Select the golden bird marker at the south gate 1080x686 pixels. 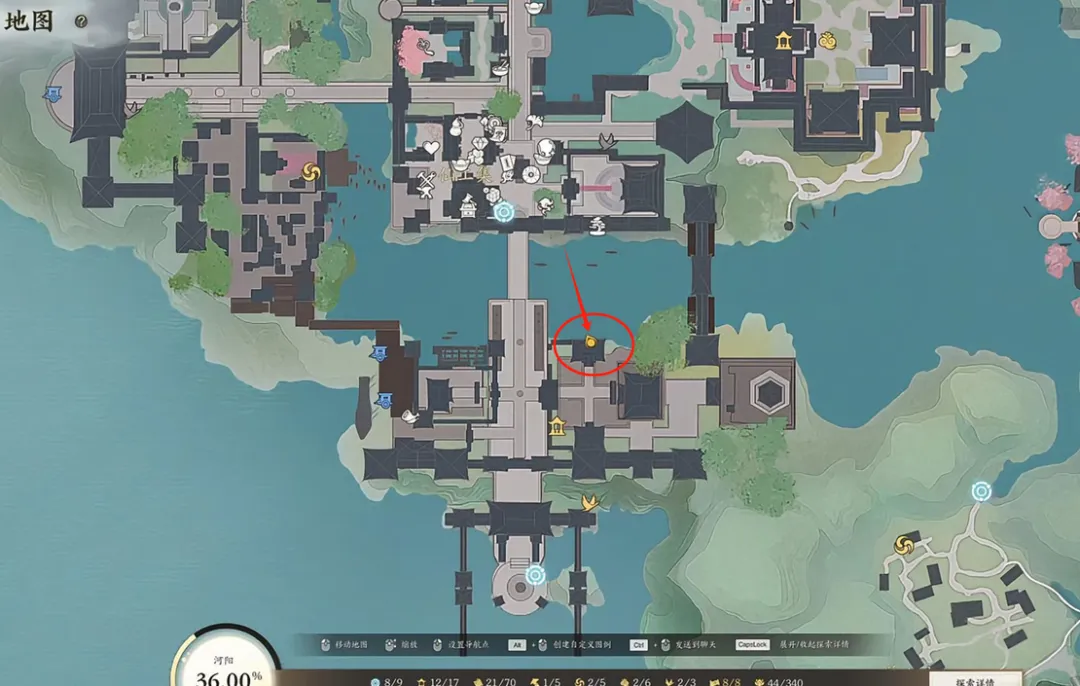pyautogui.click(x=590, y=501)
